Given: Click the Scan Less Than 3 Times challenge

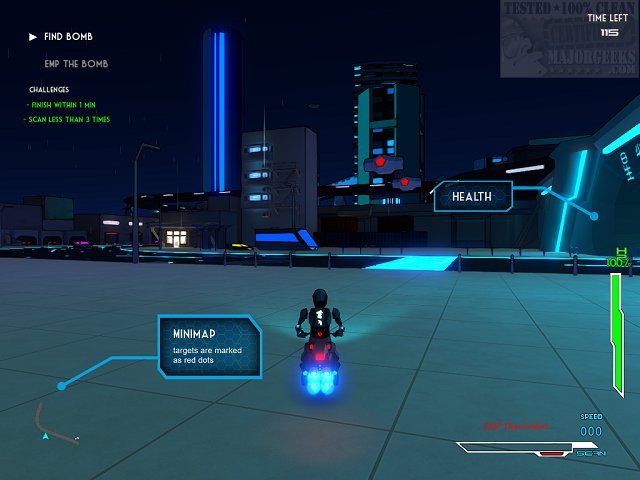Looking at the screenshot, I should pyautogui.click(x=68, y=120).
